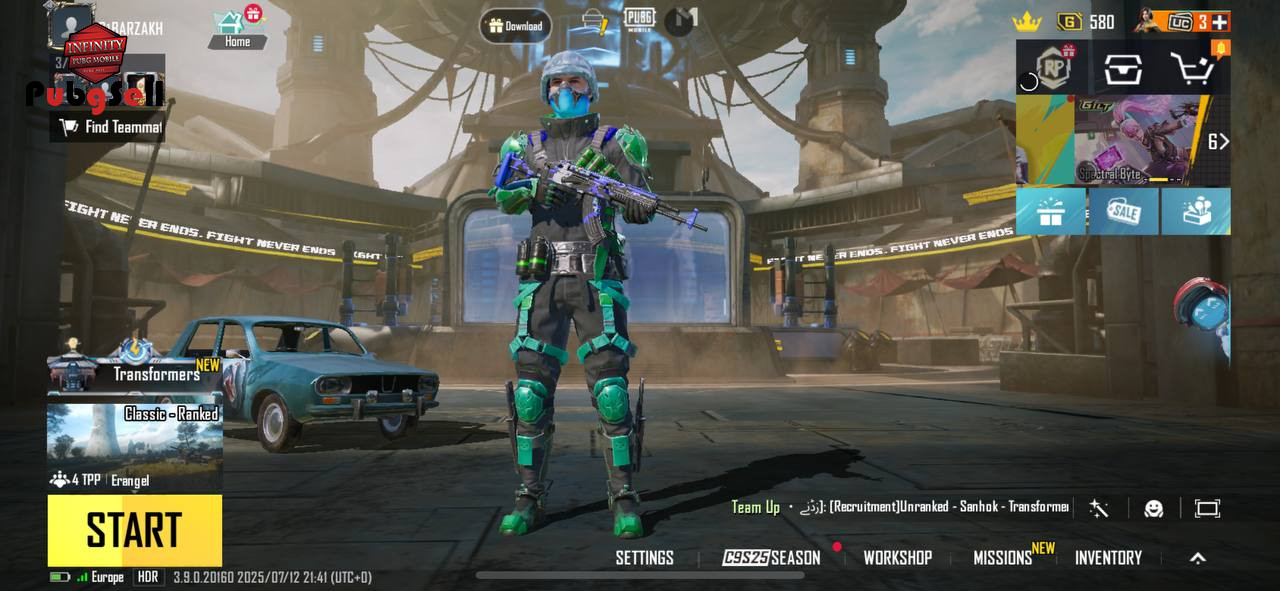This screenshot has height=591, width=1280.
Task: Open the Transformers event banner
Action: [x=134, y=373]
